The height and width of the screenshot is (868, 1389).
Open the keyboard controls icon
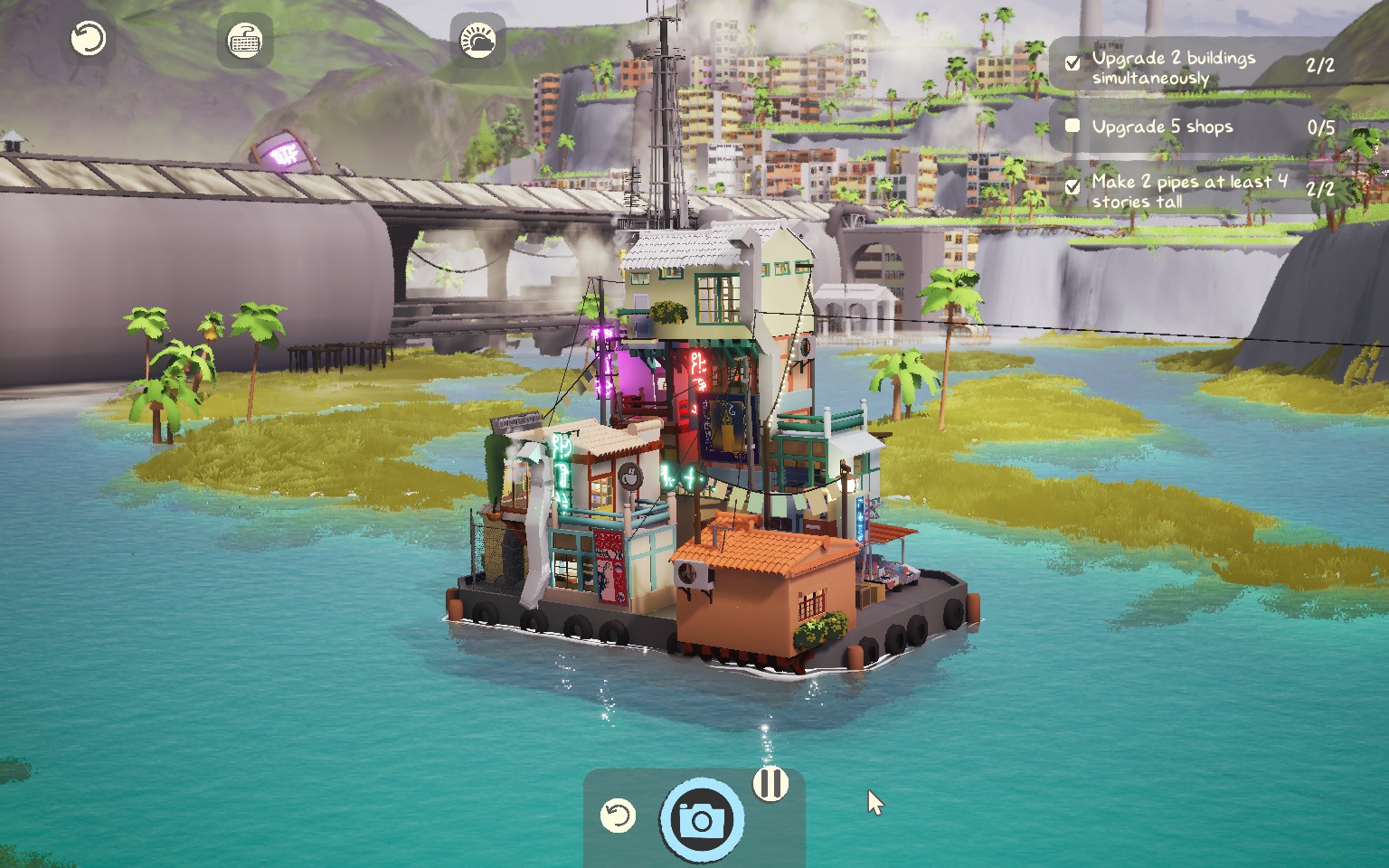244,41
